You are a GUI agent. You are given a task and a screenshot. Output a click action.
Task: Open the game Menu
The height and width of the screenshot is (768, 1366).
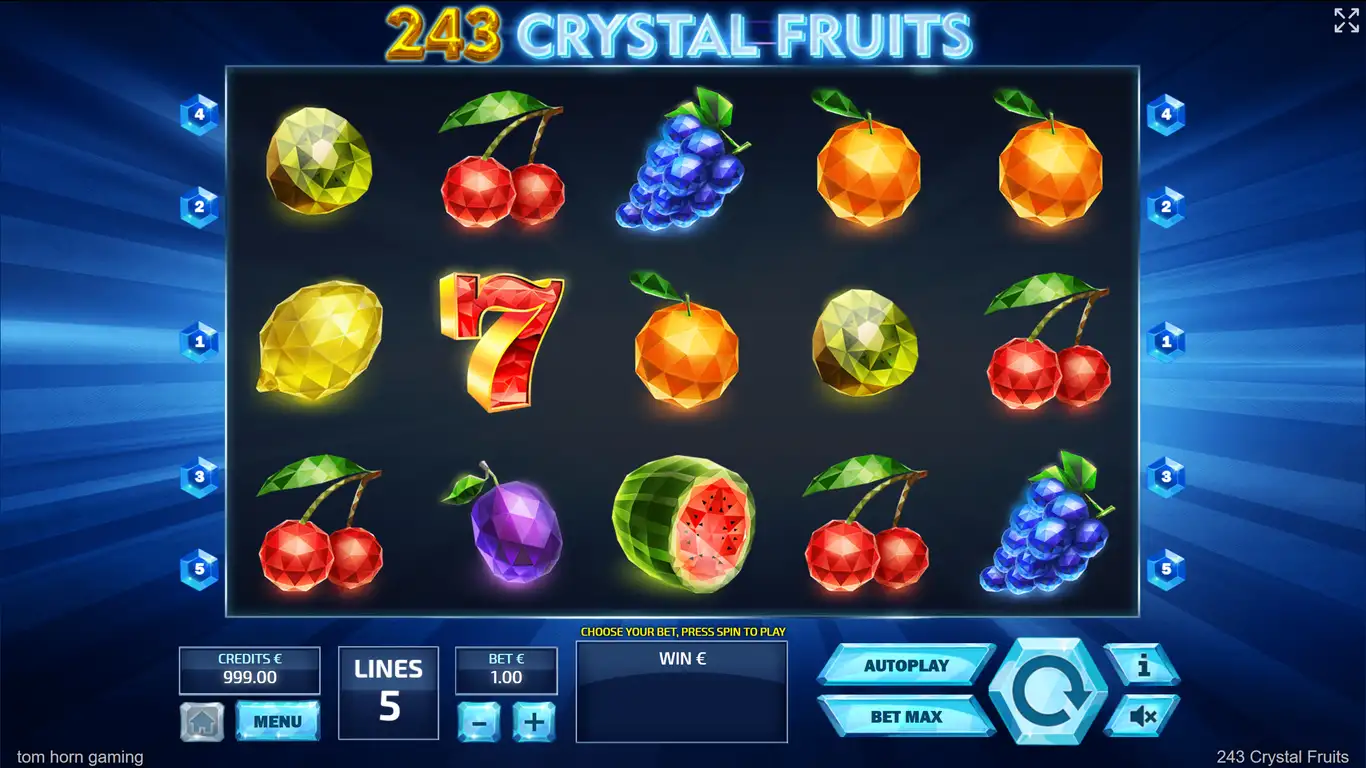[277, 721]
